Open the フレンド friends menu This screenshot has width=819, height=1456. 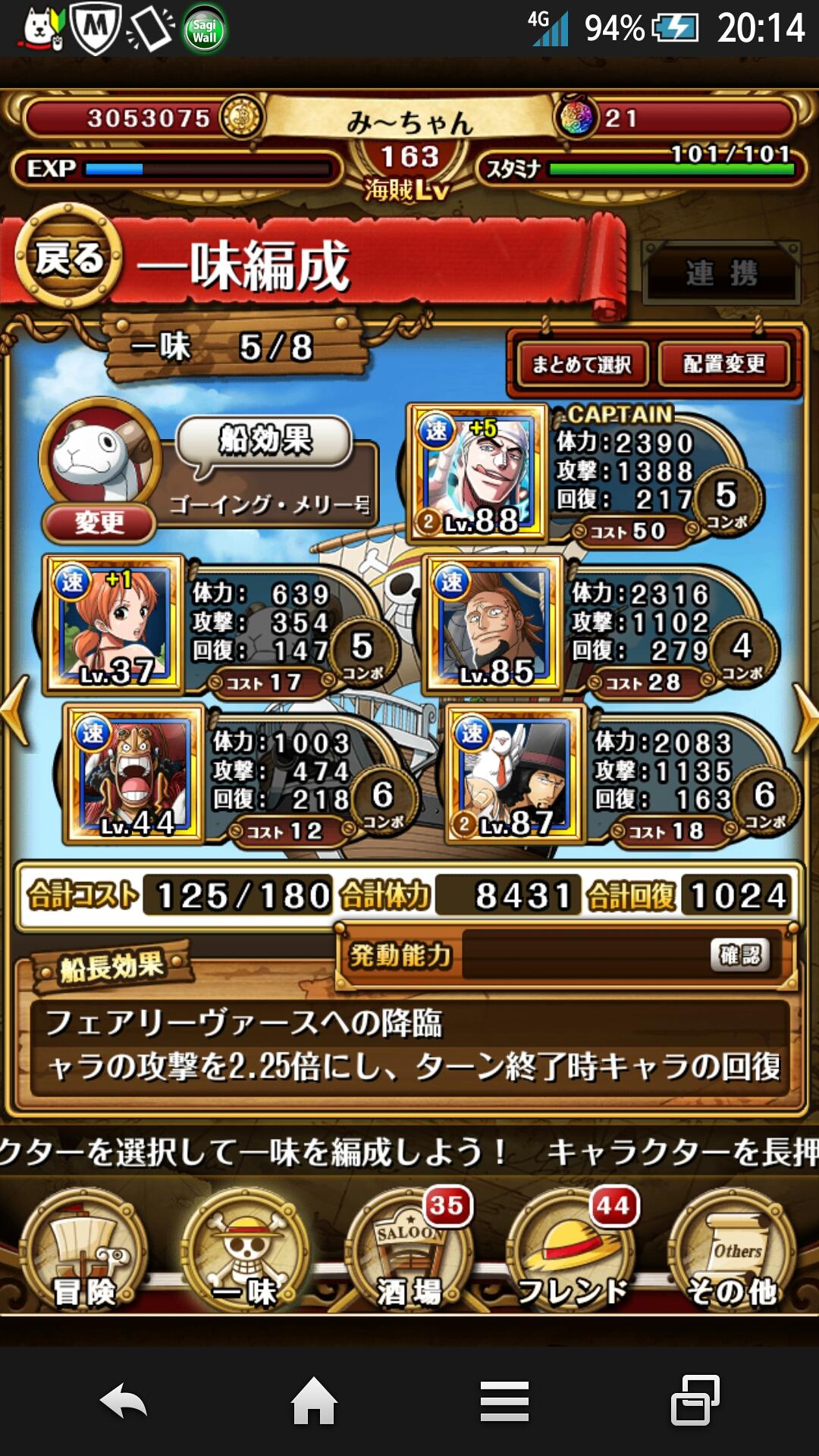[573, 1253]
